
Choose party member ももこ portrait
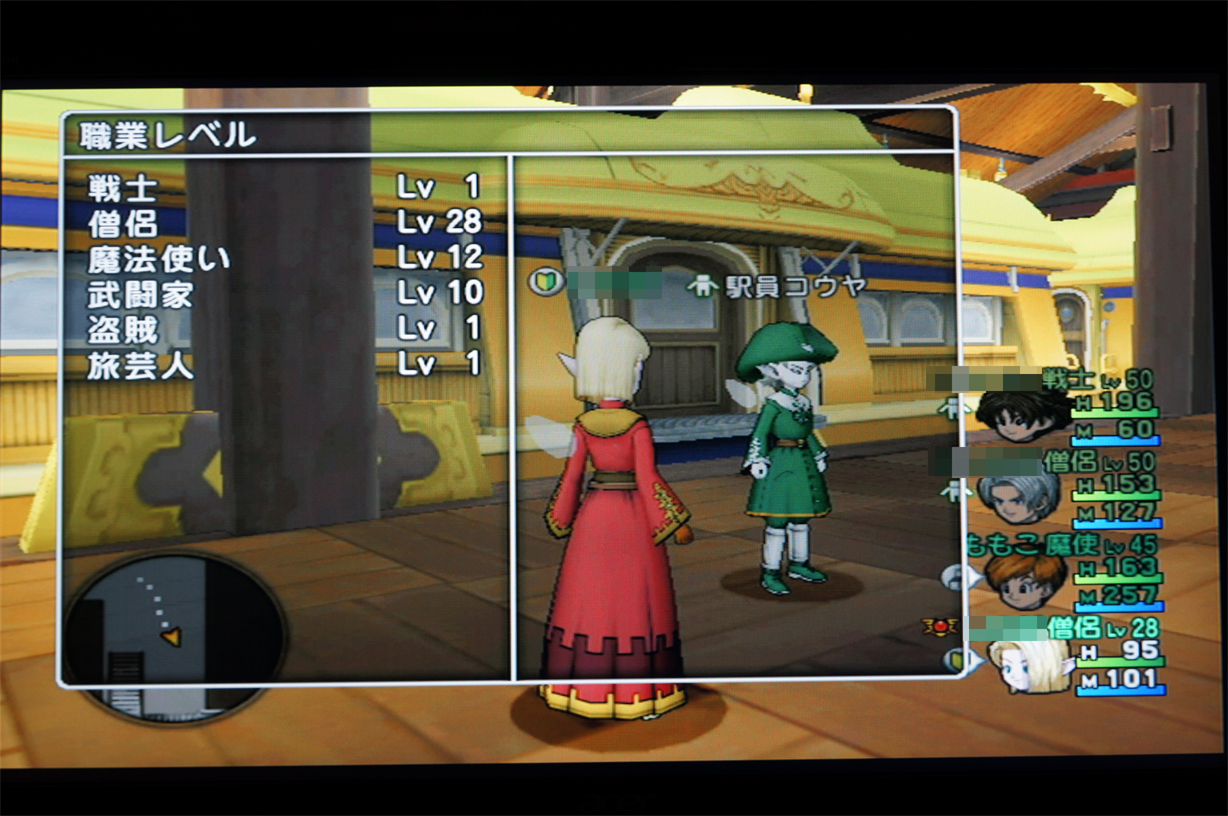1023,580
